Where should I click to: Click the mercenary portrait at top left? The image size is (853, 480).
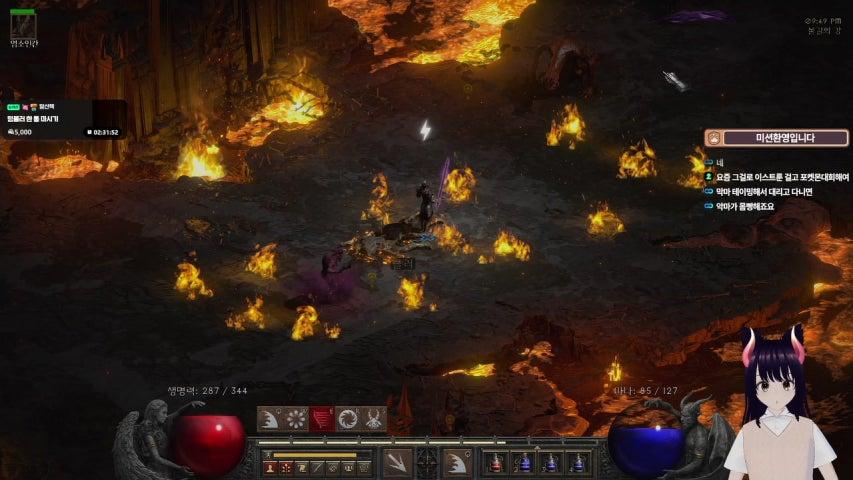tap(22, 25)
